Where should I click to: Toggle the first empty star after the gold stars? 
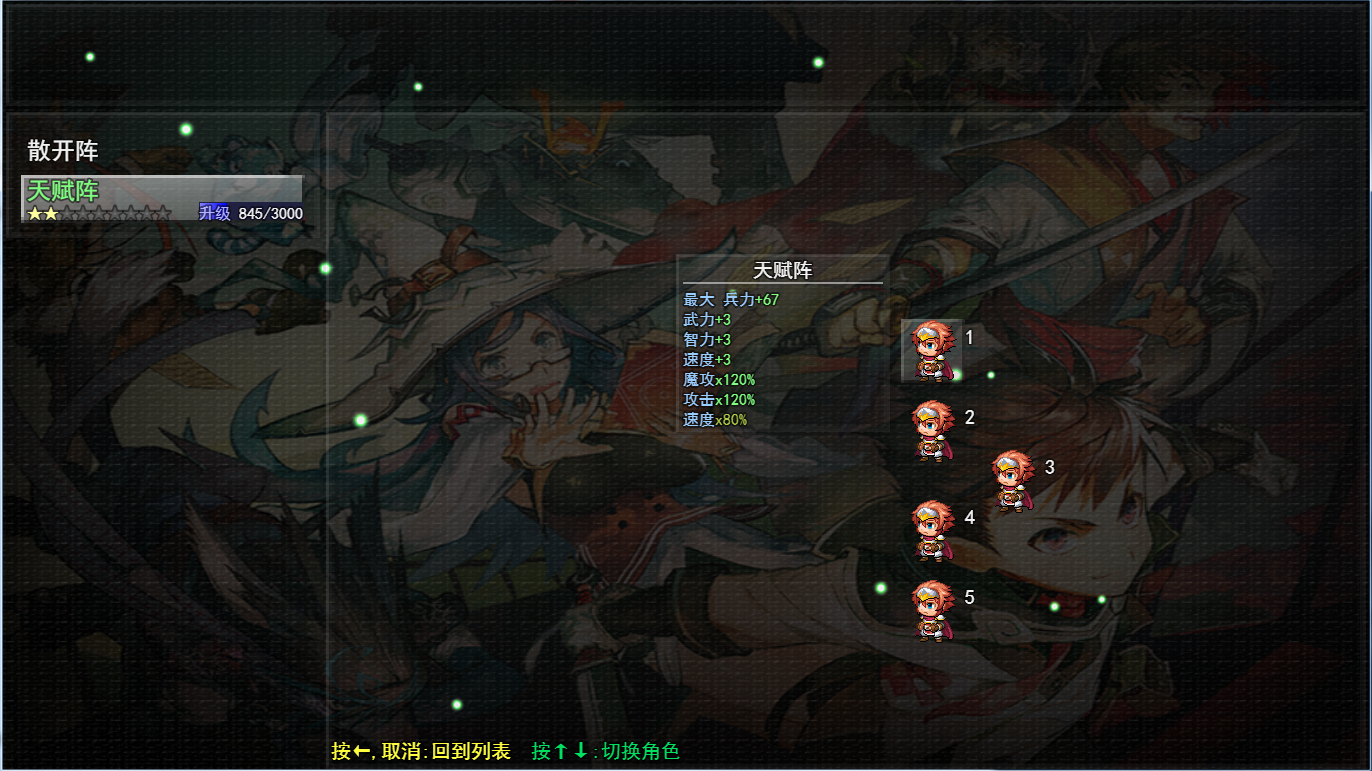(x=68, y=212)
